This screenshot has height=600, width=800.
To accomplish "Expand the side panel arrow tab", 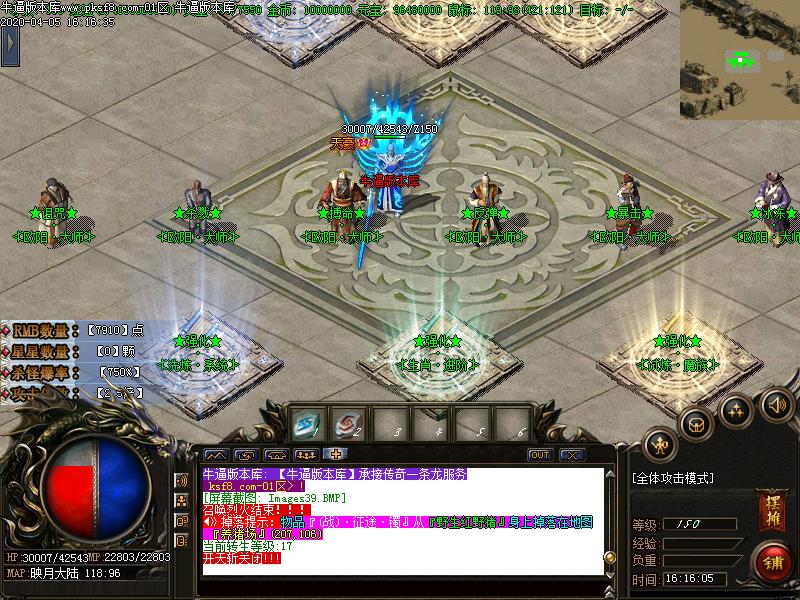I will [11, 46].
